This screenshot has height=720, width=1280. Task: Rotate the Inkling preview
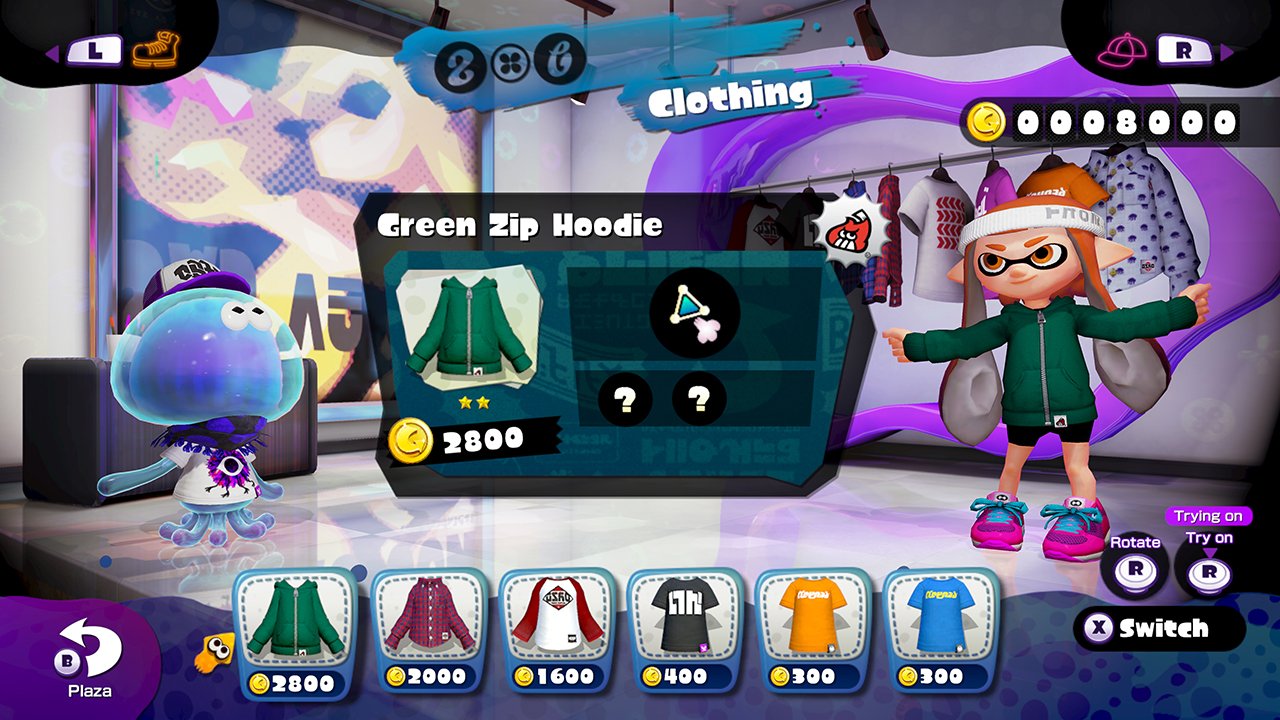click(x=1135, y=571)
